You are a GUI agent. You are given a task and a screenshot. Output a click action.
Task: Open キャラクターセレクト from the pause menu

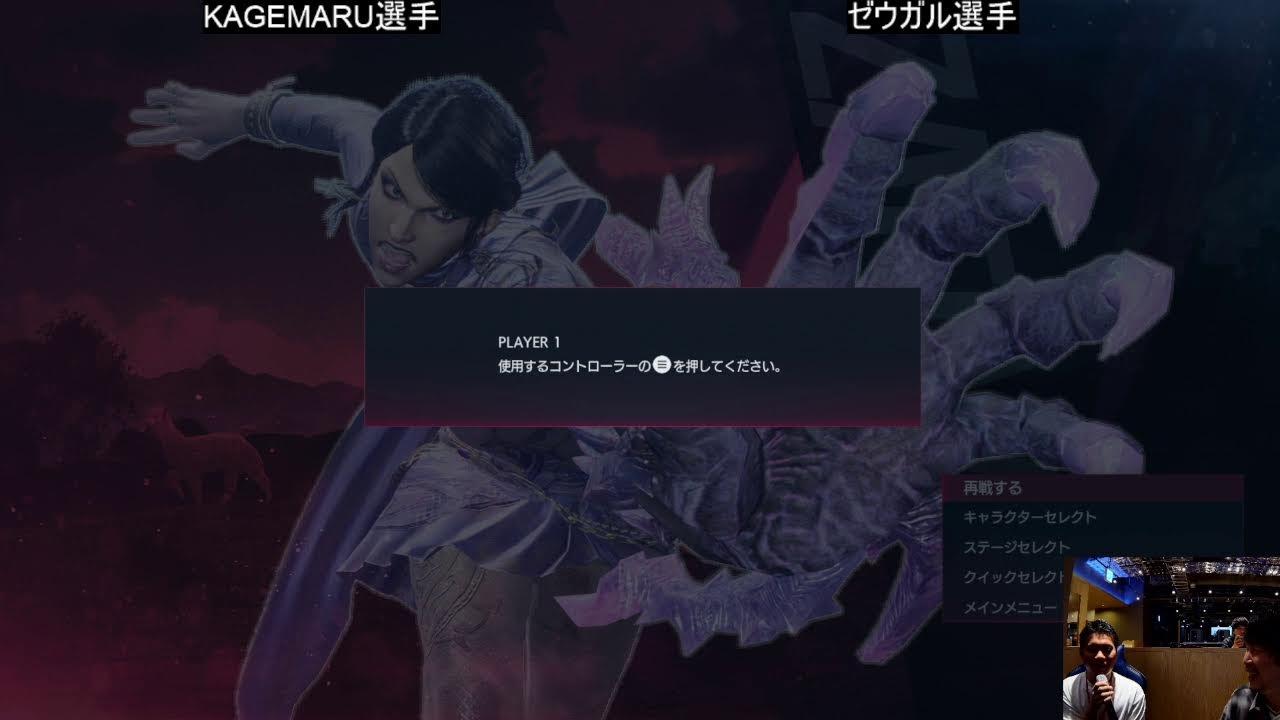coord(1027,518)
